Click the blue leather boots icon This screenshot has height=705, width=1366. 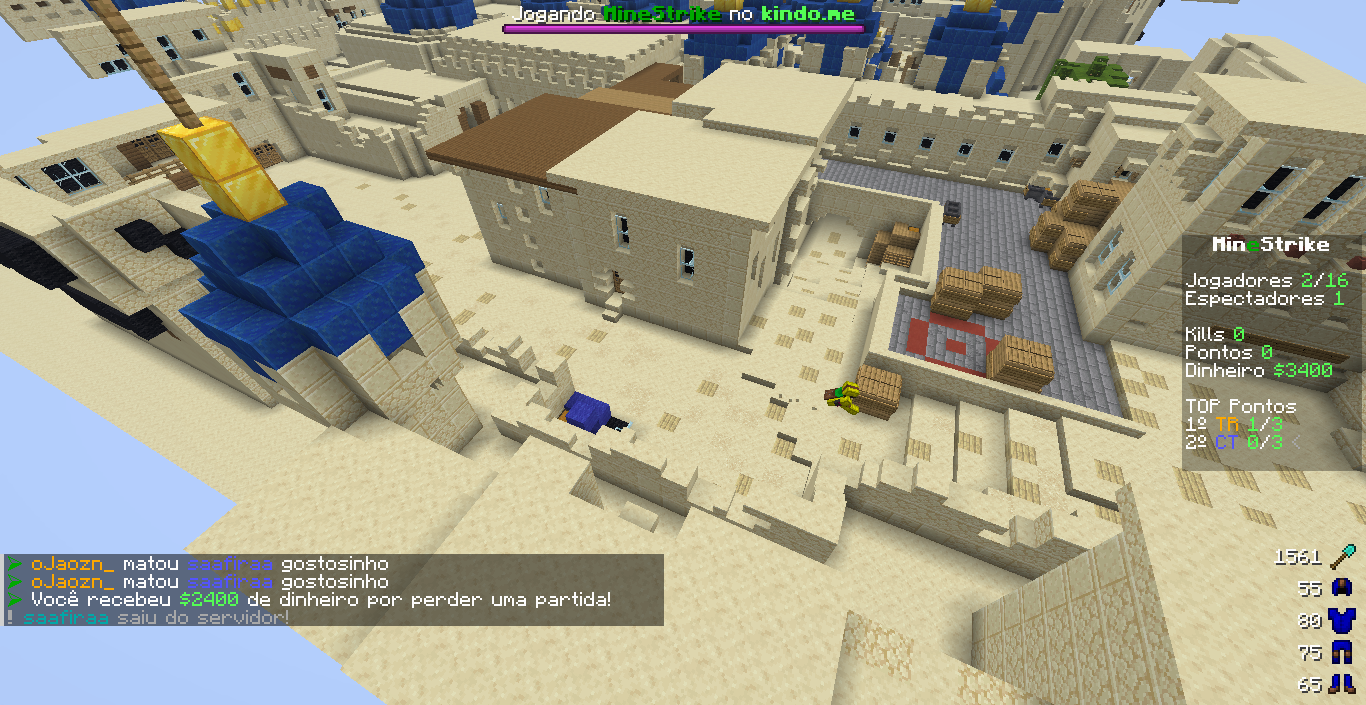(x=1342, y=685)
